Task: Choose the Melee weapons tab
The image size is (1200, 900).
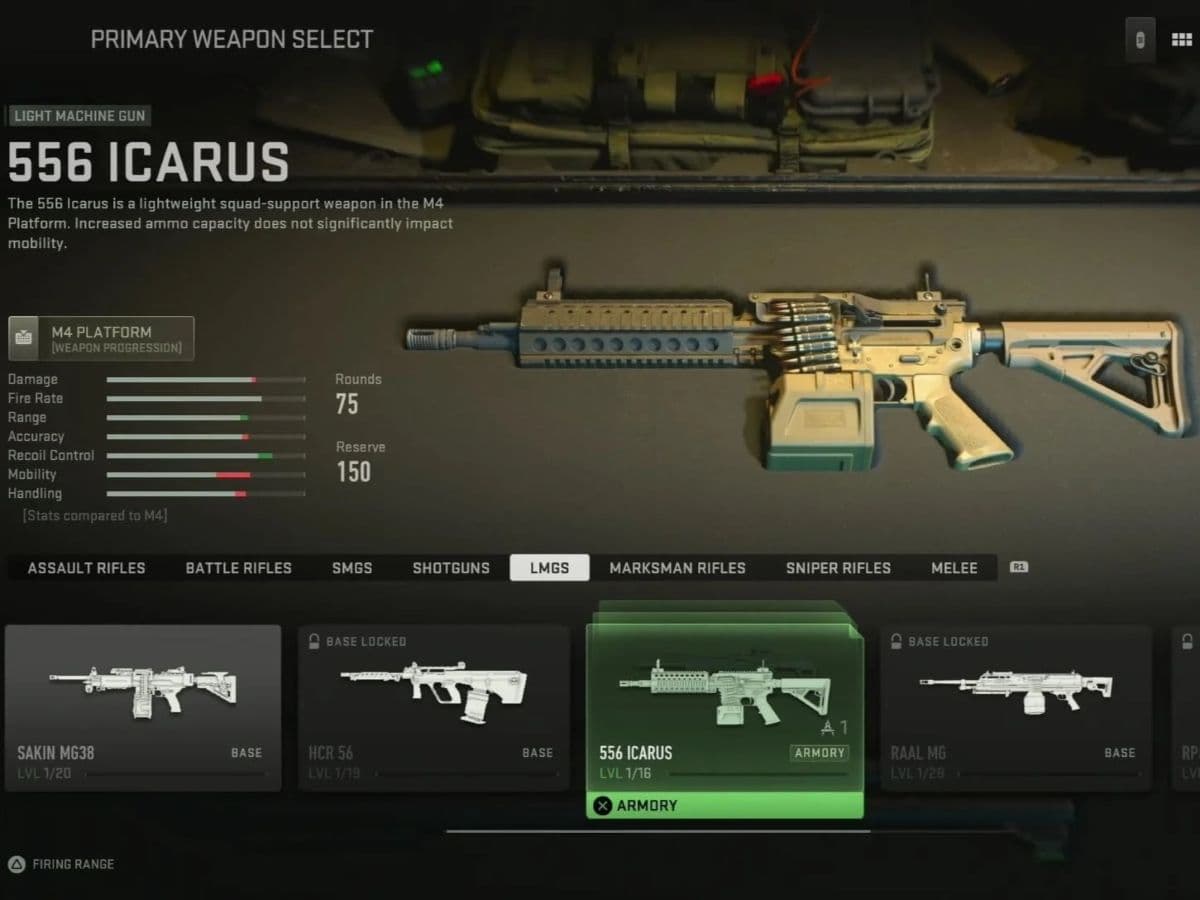Action: pyautogui.click(x=954, y=568)
